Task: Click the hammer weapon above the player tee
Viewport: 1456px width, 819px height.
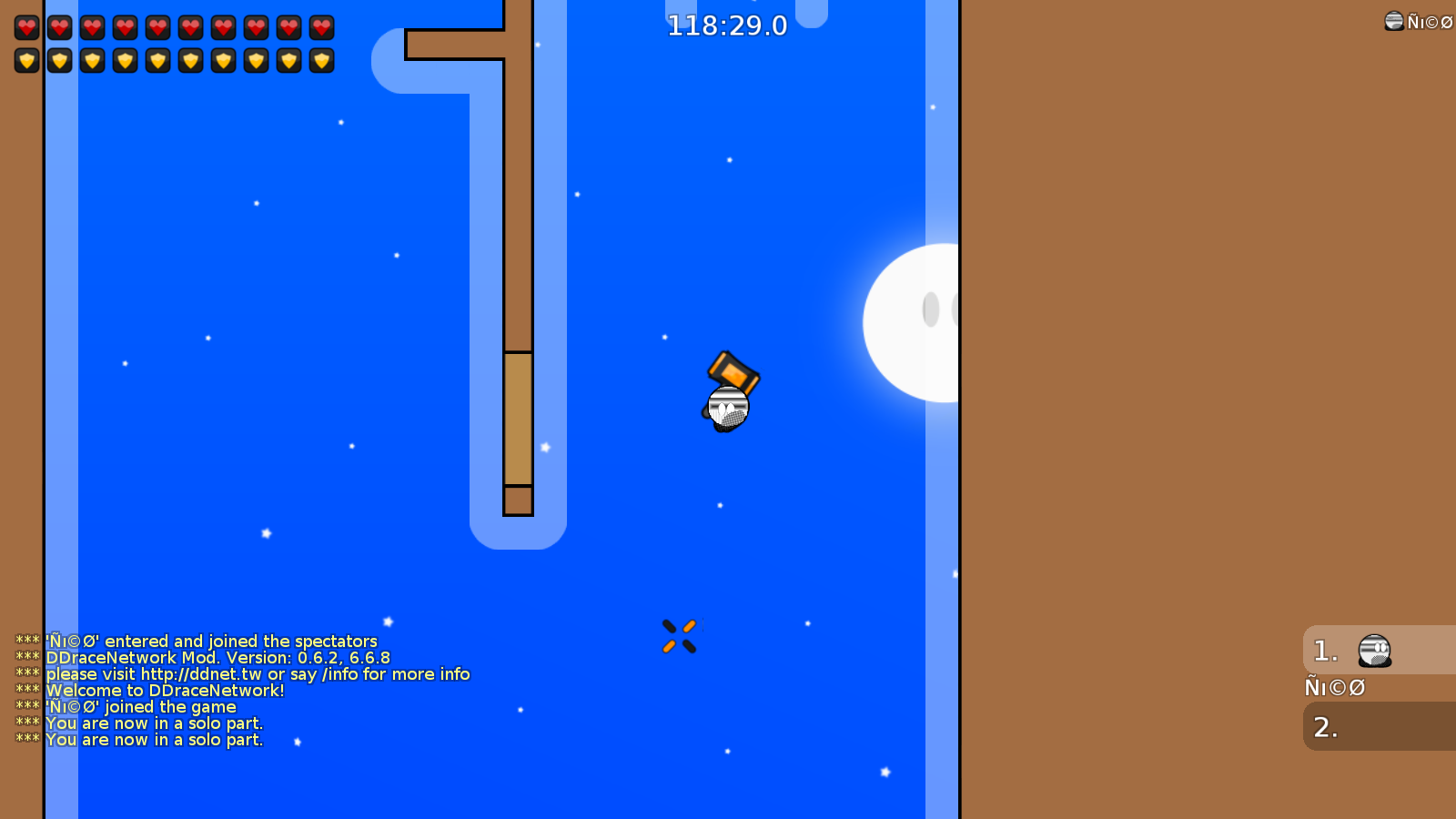Action: 733,373
